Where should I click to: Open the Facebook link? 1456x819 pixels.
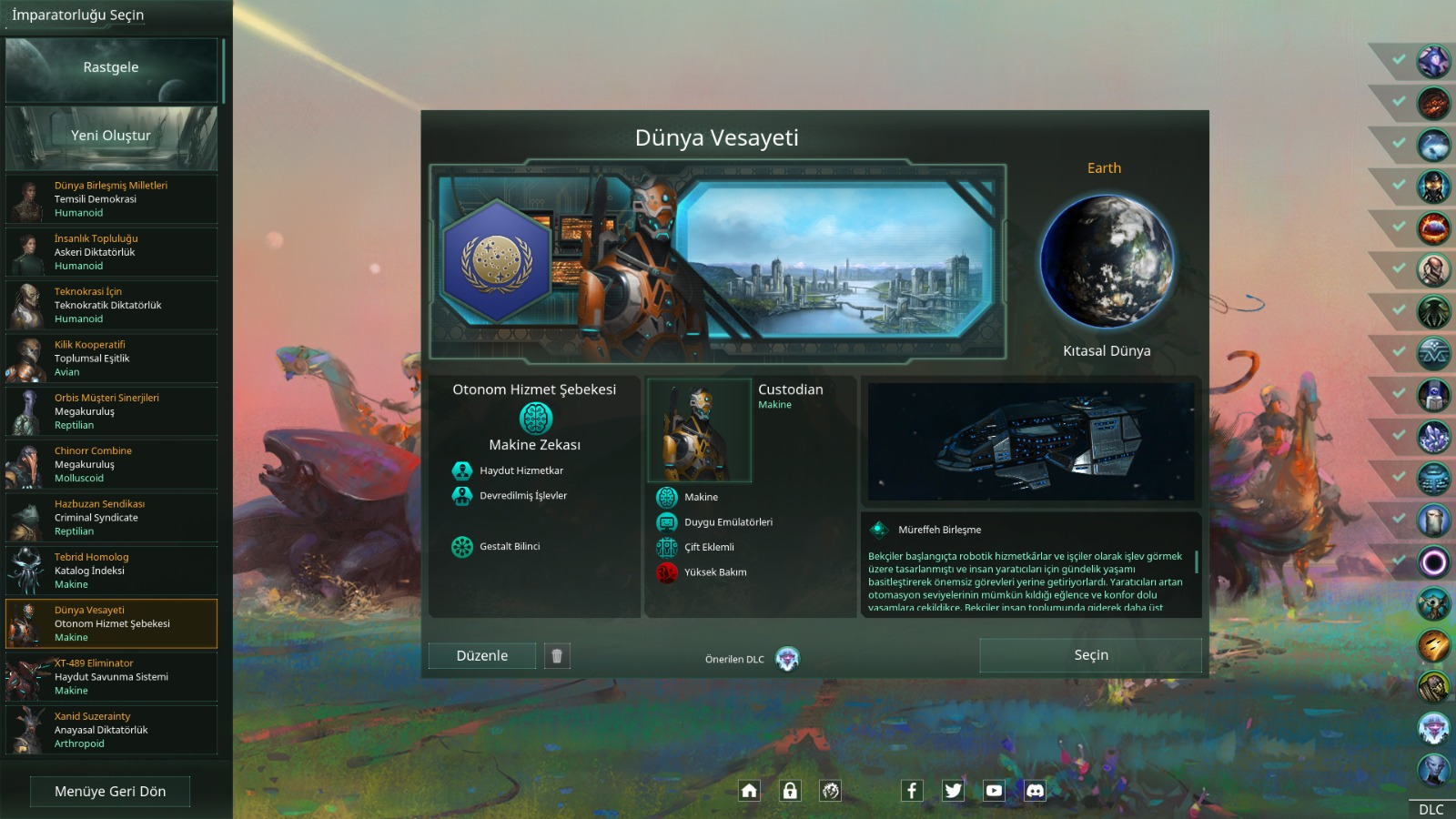click(912, 791)
